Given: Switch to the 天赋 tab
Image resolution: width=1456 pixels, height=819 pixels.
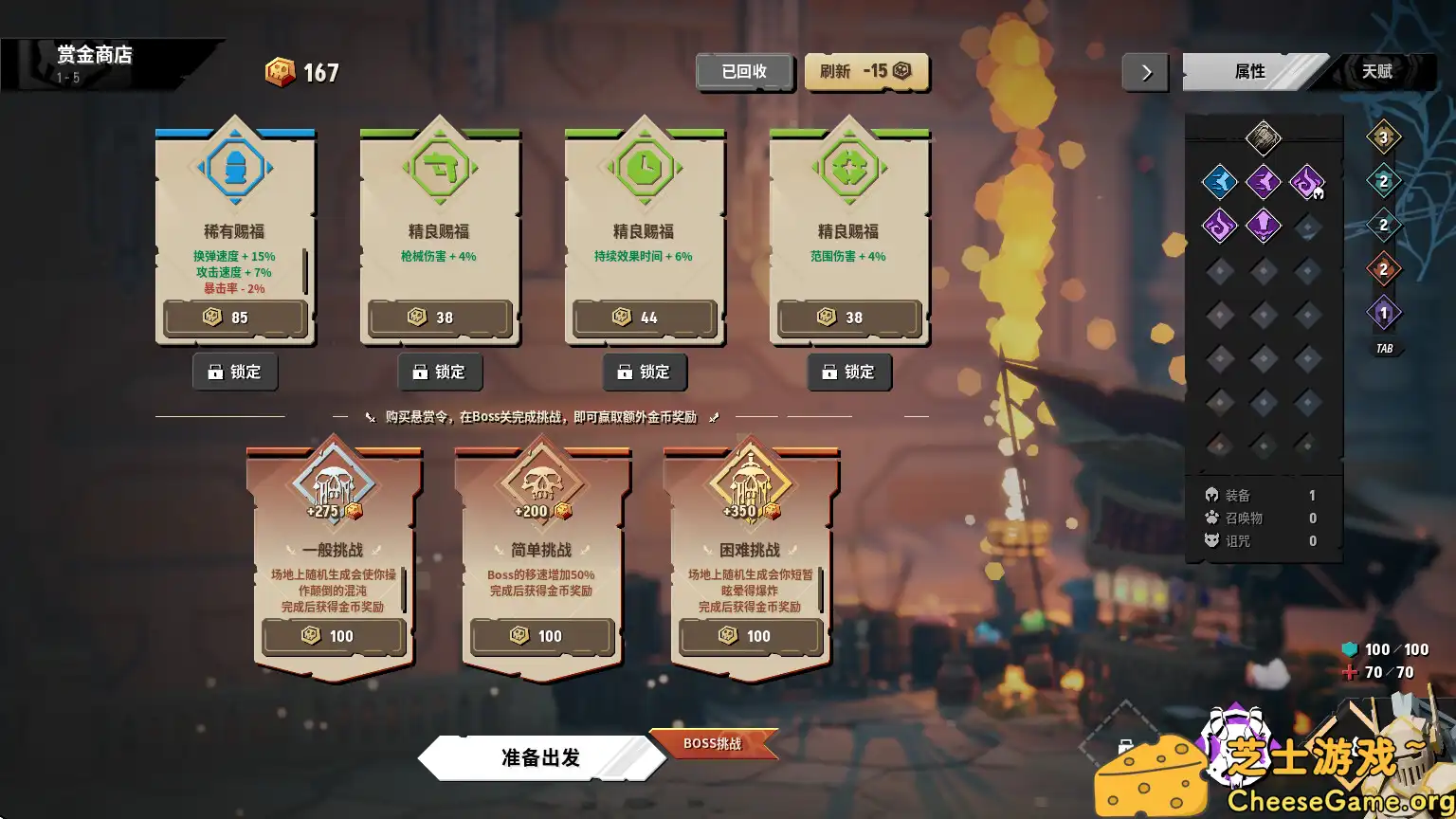Looking at the screenshot, I should [x=1381, y=71].
